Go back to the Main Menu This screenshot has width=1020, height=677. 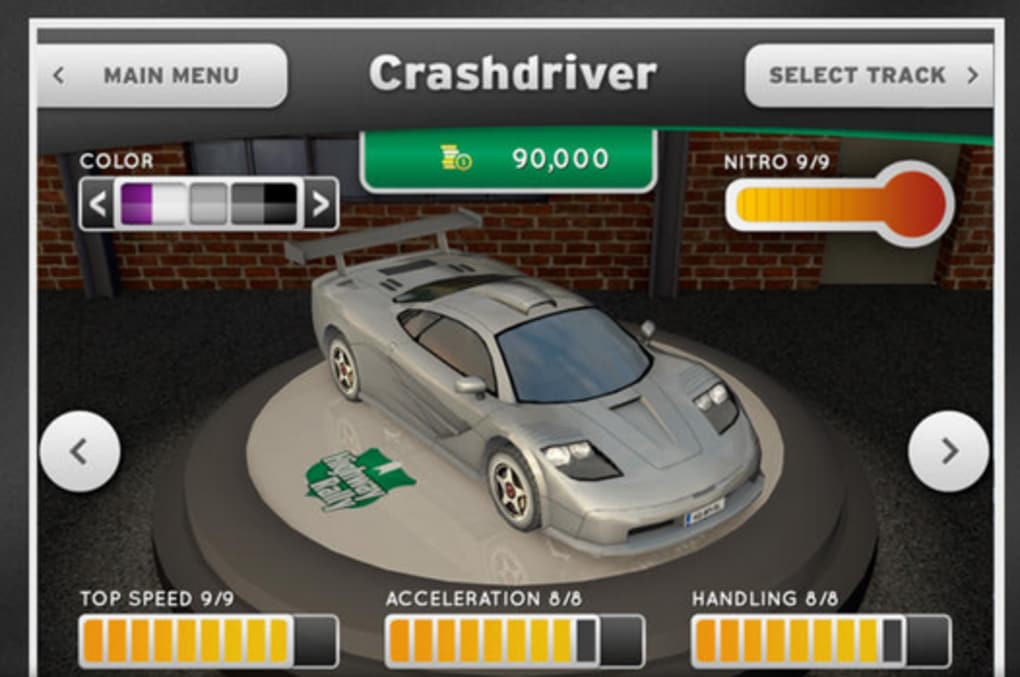point(160,75)
